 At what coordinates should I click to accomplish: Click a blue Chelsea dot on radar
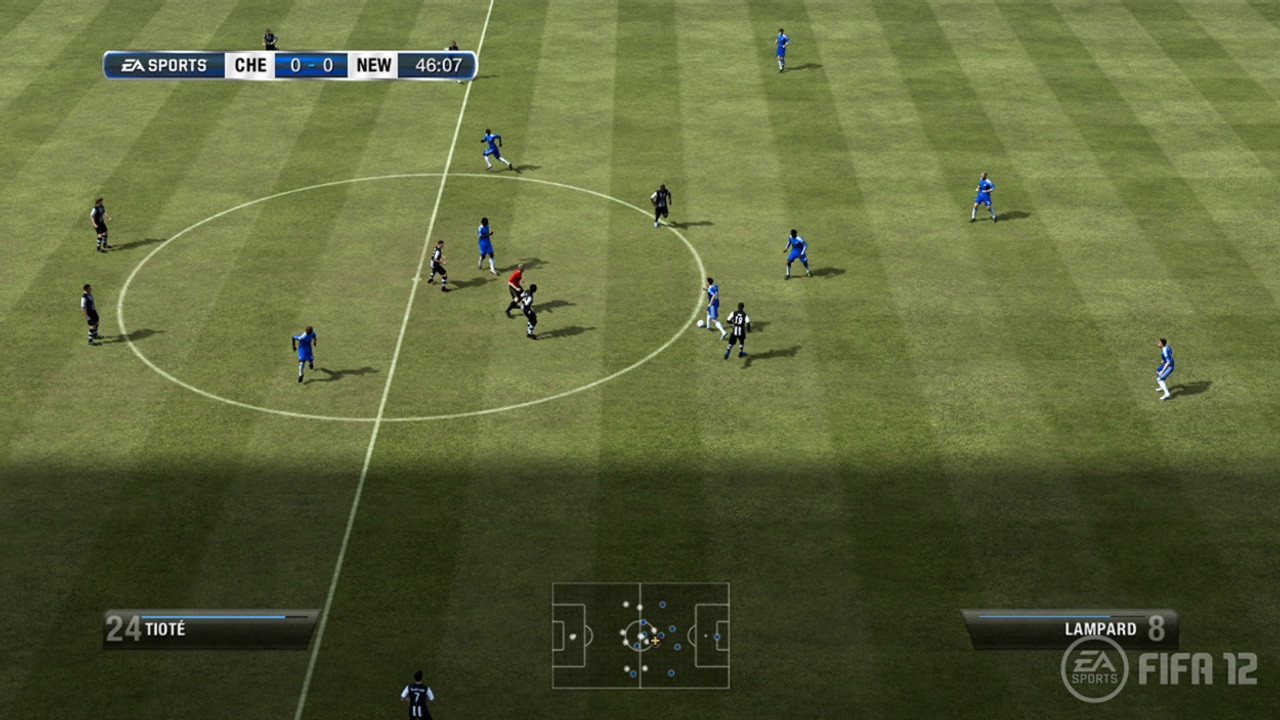pos(673,628)
